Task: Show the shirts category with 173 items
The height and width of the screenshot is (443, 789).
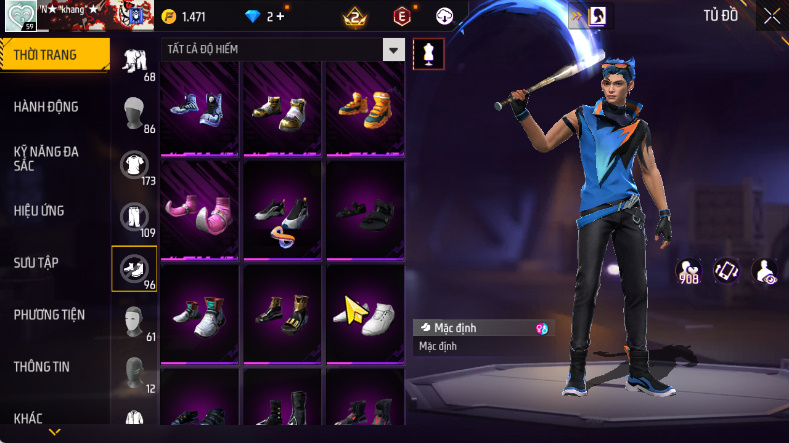Action: coord(134,166)
